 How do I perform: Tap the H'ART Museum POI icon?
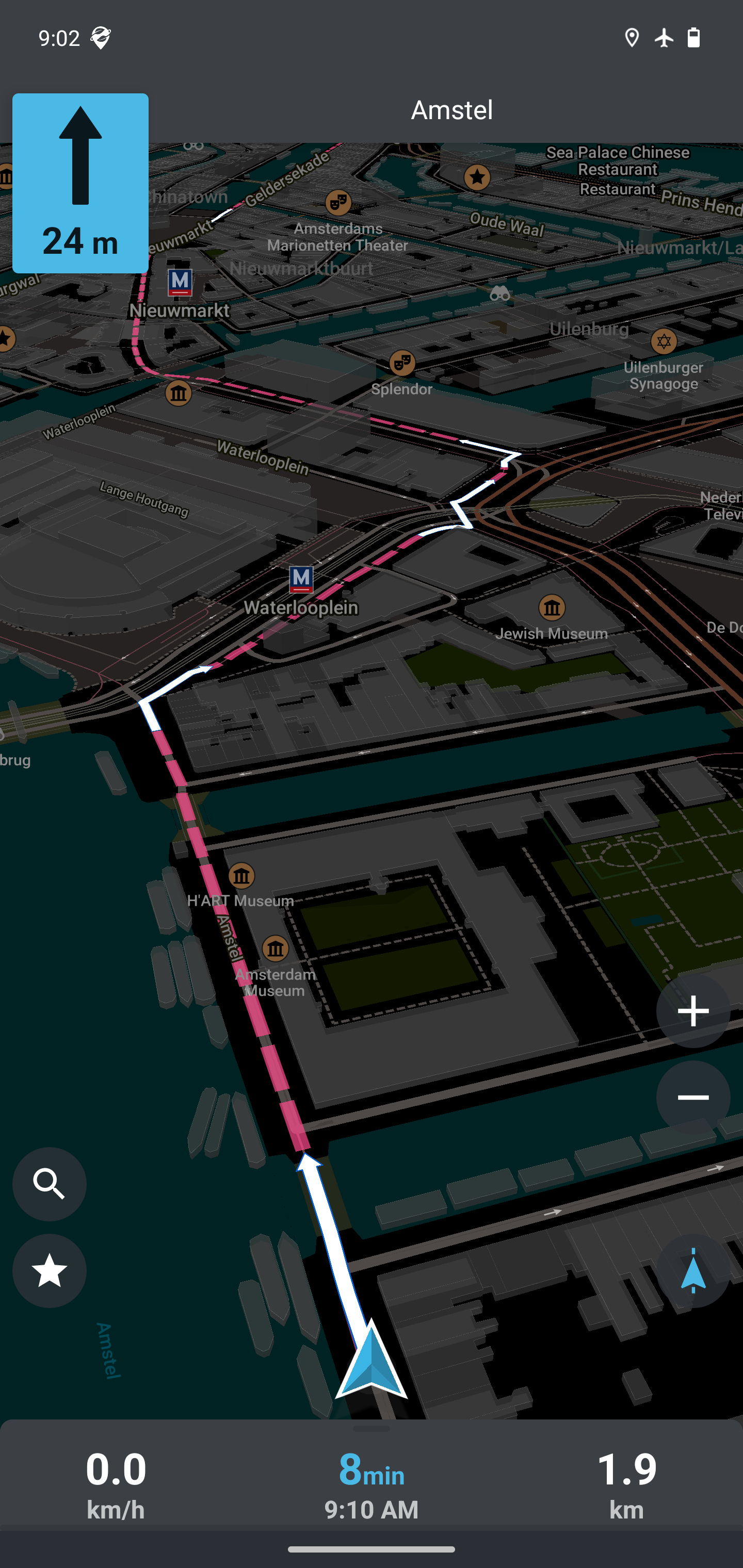click(243, 875)
